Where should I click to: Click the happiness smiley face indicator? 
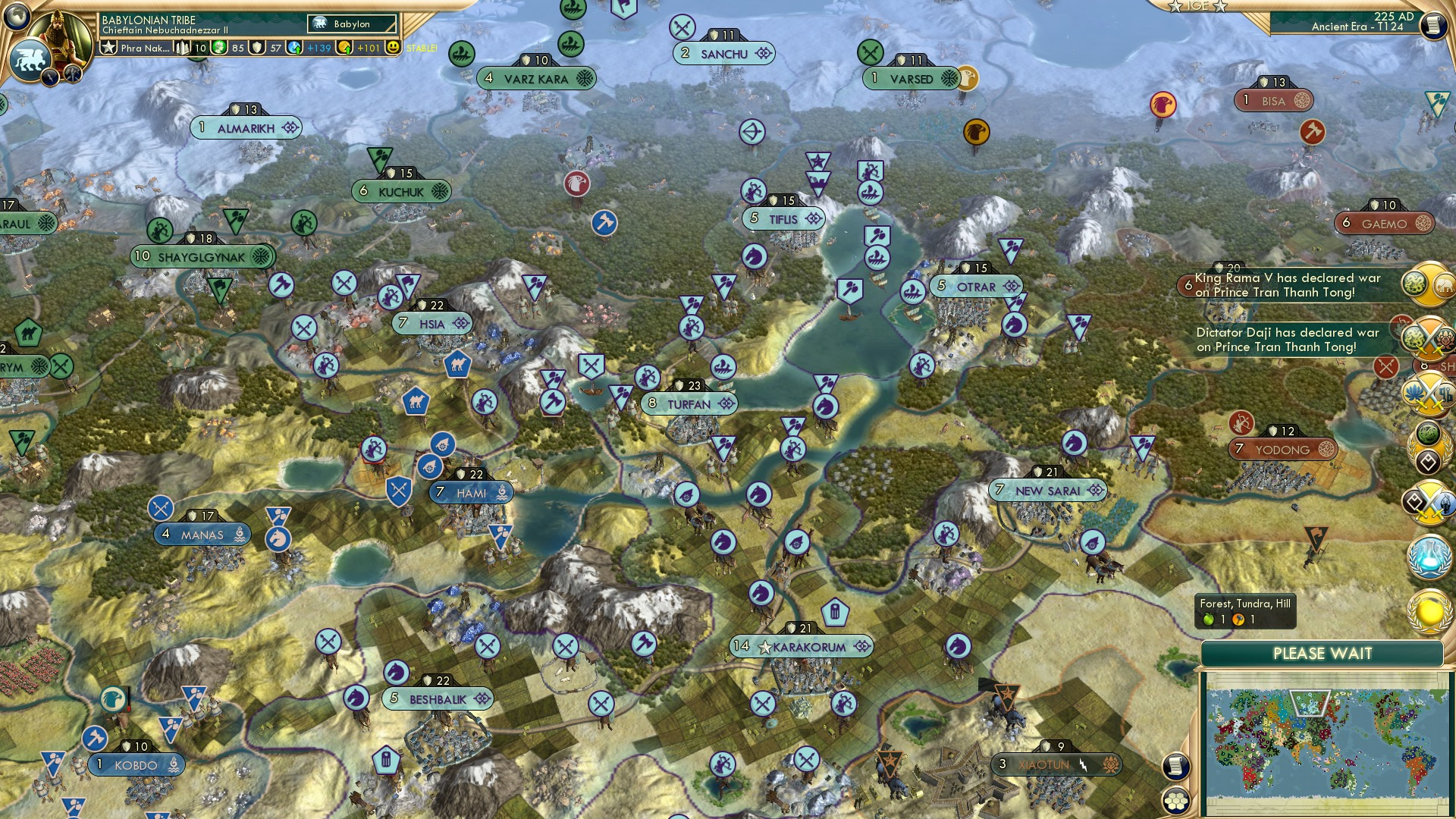tap(392, 48)
